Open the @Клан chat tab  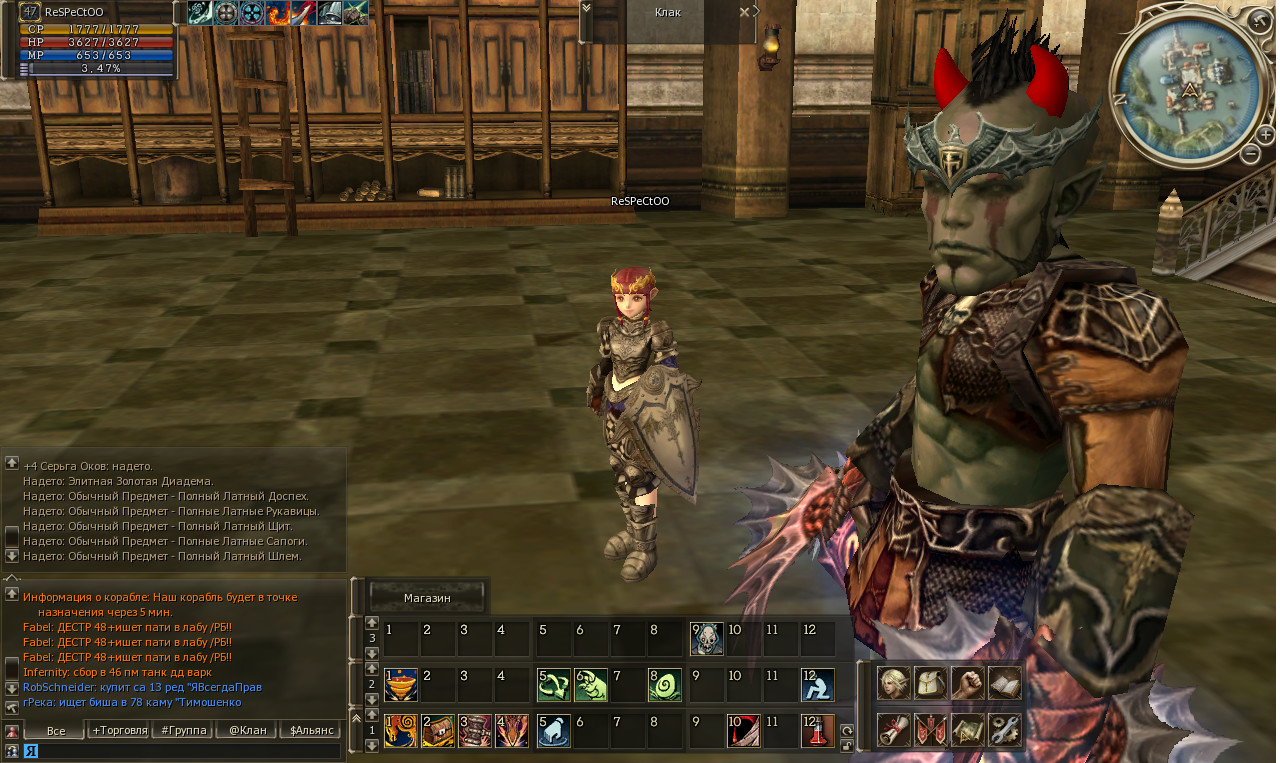click(247, 731)
